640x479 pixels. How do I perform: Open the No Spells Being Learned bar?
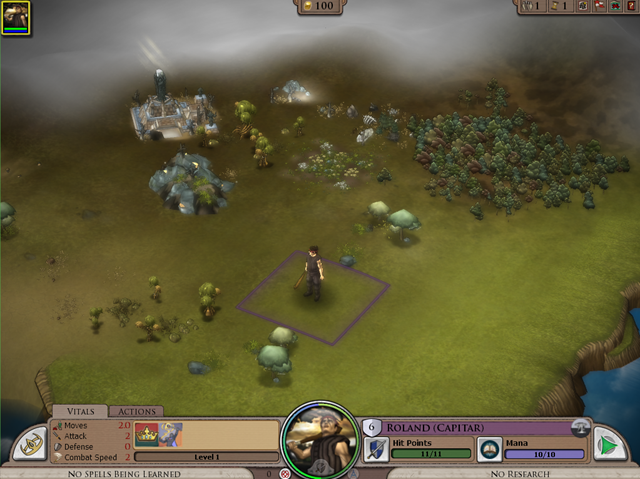pyautogui.click(x=125, y=473)
